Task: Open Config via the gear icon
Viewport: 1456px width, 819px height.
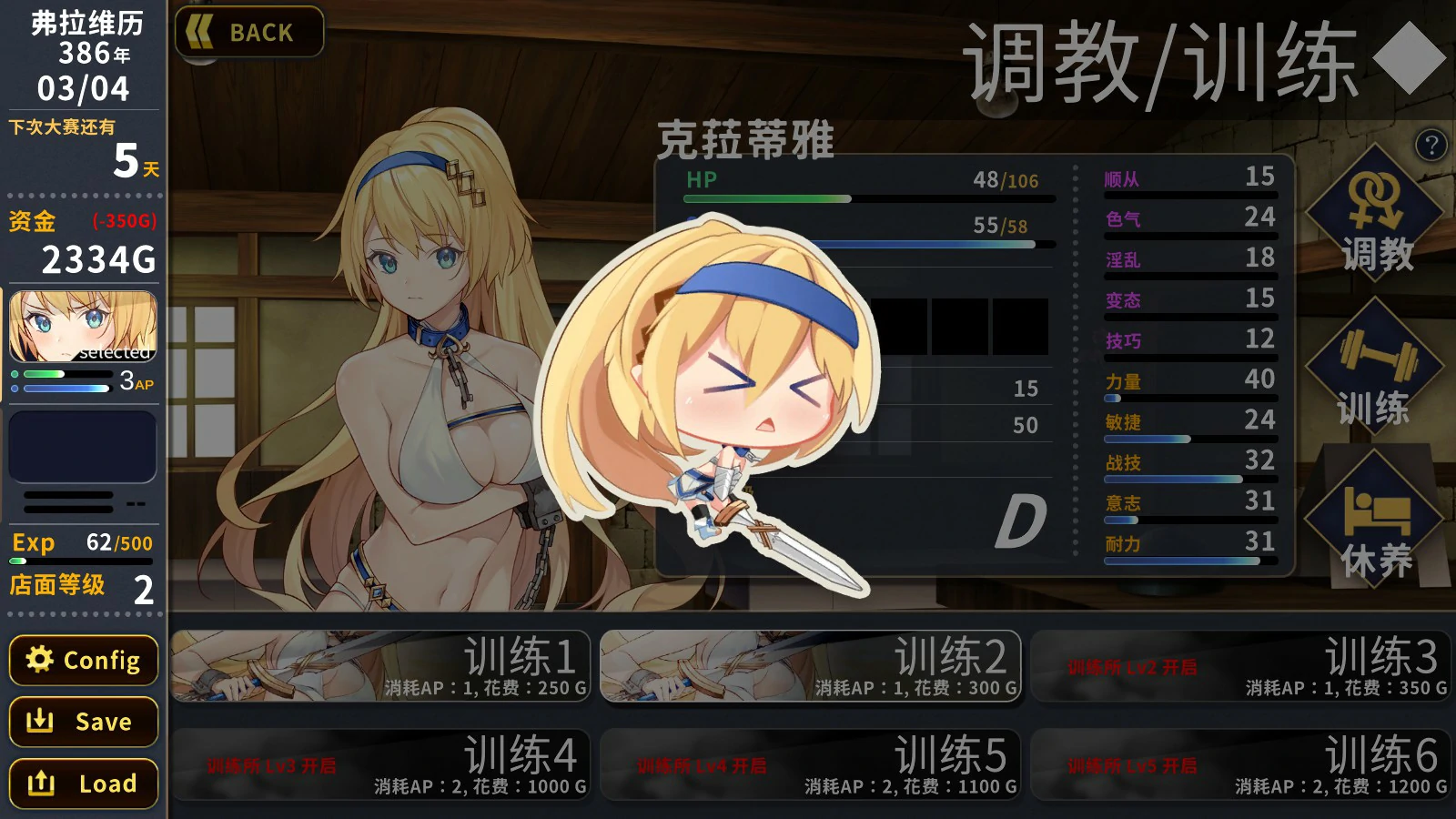Action: pyautogui.click(x=40, y=661)
